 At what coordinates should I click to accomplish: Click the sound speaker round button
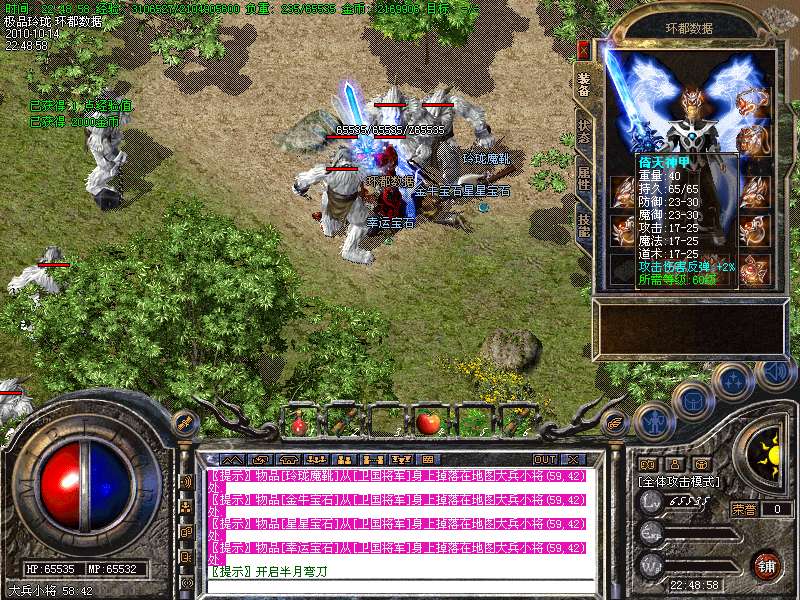click(x=773, y=374)
